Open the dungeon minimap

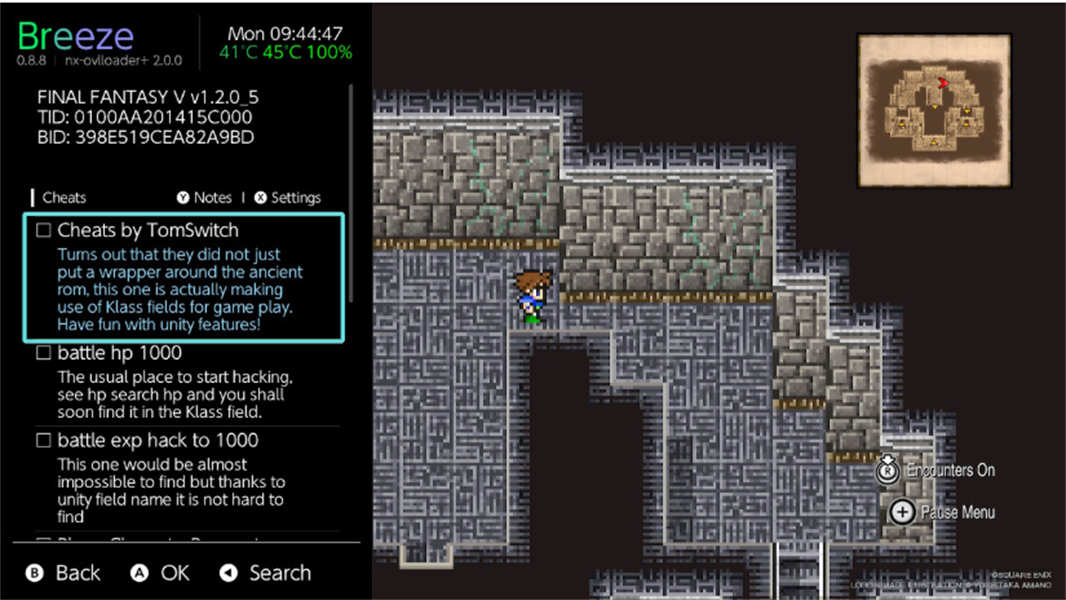click(934, 110)
